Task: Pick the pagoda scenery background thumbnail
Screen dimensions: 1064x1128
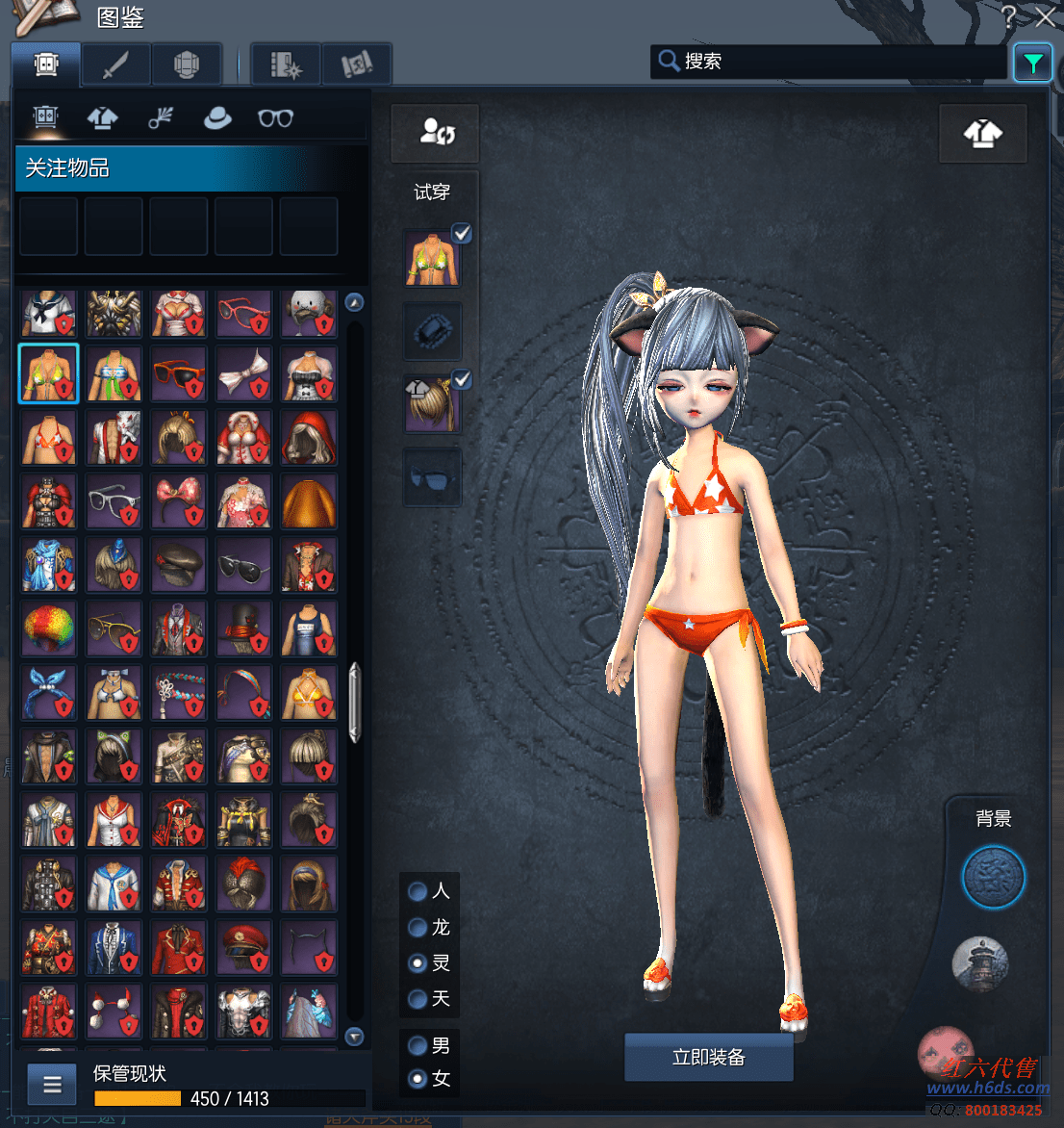Action: click(x=979, y=963)
